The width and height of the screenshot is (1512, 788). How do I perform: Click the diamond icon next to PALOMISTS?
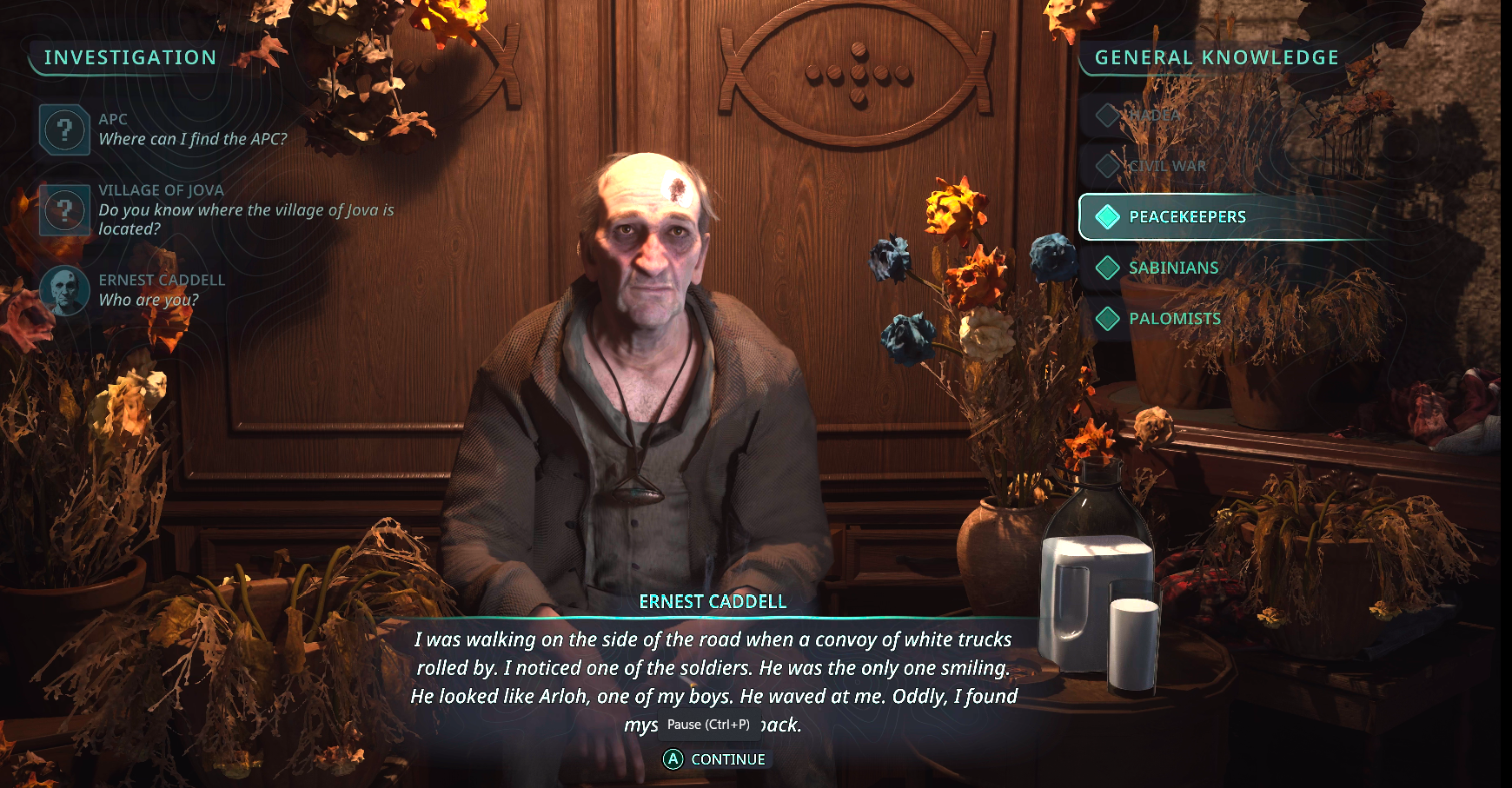tap(1107, 319)
